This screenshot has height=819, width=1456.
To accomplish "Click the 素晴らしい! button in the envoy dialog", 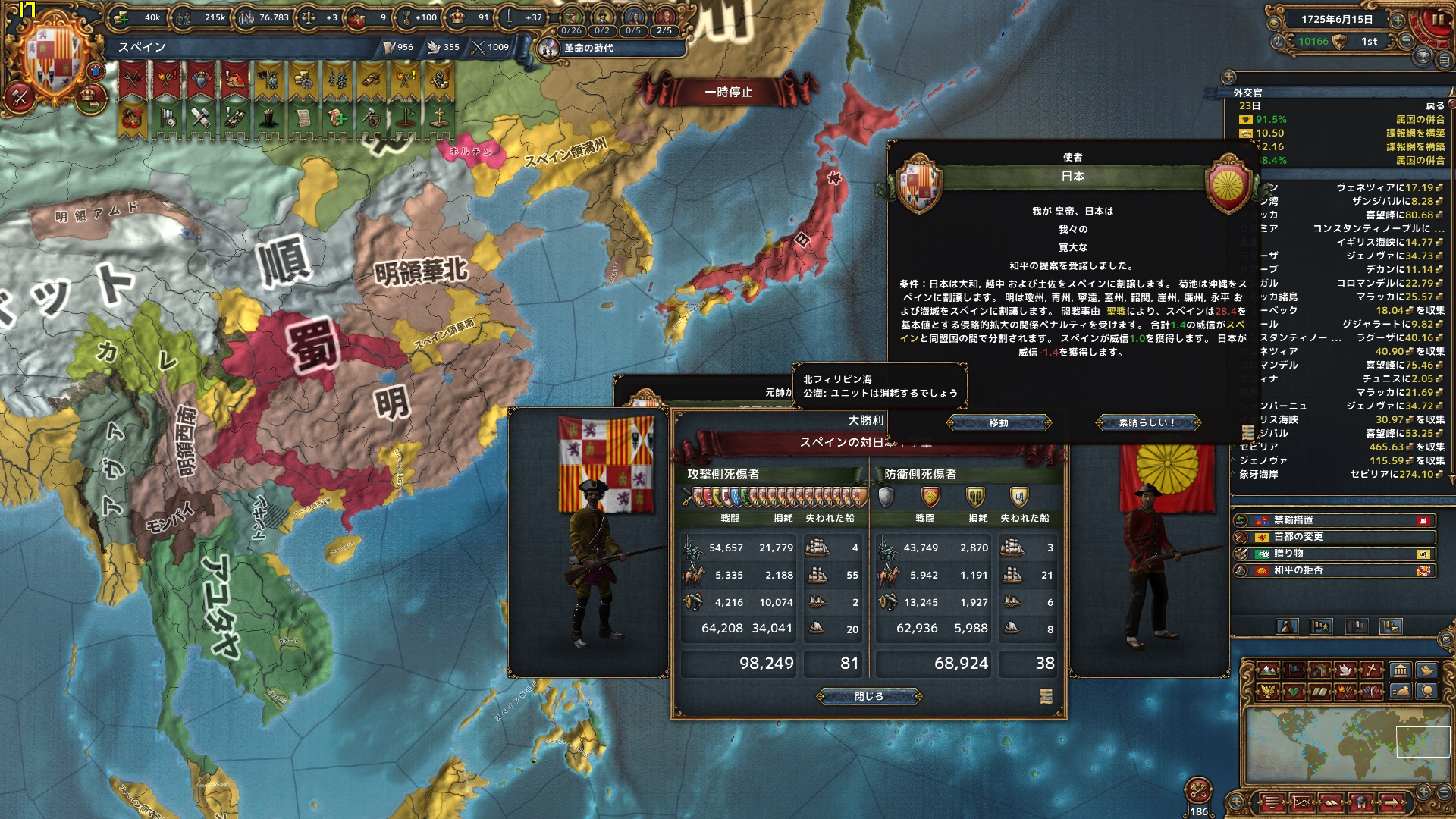I will (1147, 423).
